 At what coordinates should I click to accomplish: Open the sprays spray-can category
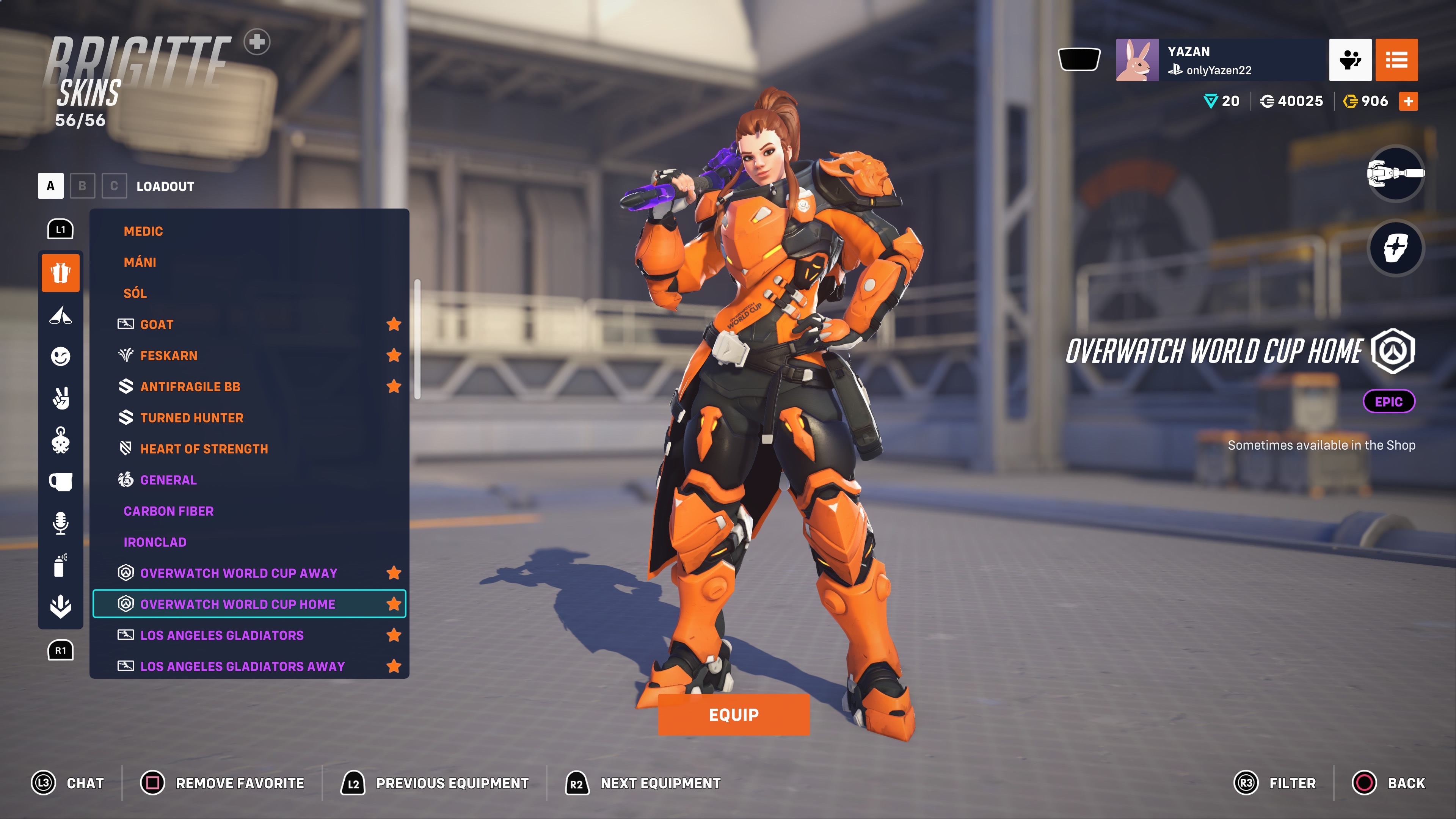[x=61, y=565]
